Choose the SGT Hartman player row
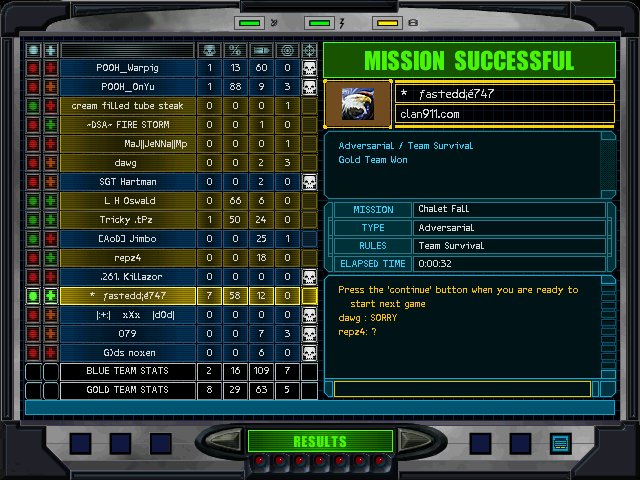 (127, 181)
